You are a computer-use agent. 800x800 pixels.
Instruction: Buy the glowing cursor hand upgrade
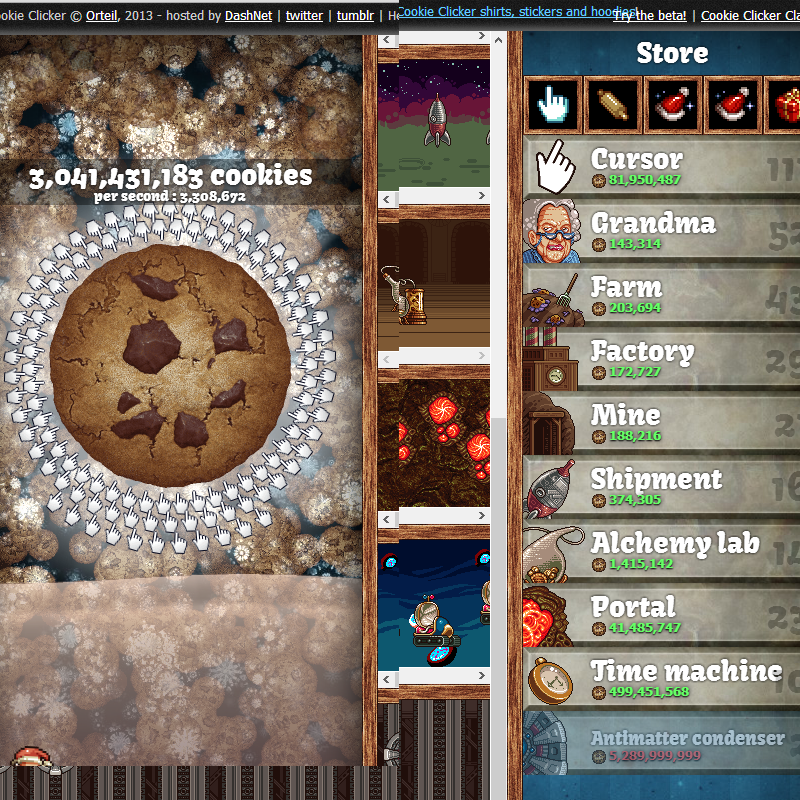tap(554, 105)
